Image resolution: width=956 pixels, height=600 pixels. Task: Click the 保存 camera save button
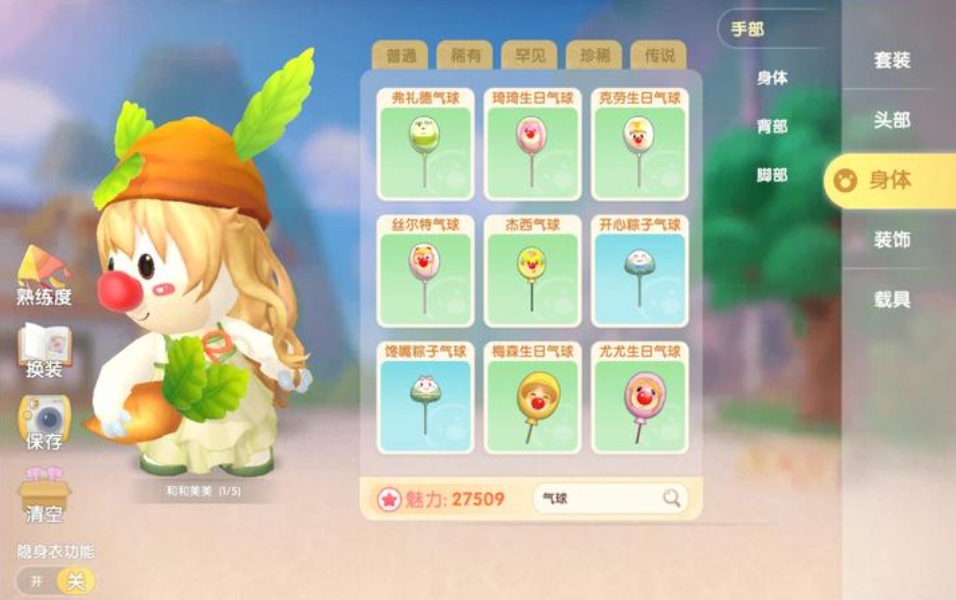coord(44,422)
